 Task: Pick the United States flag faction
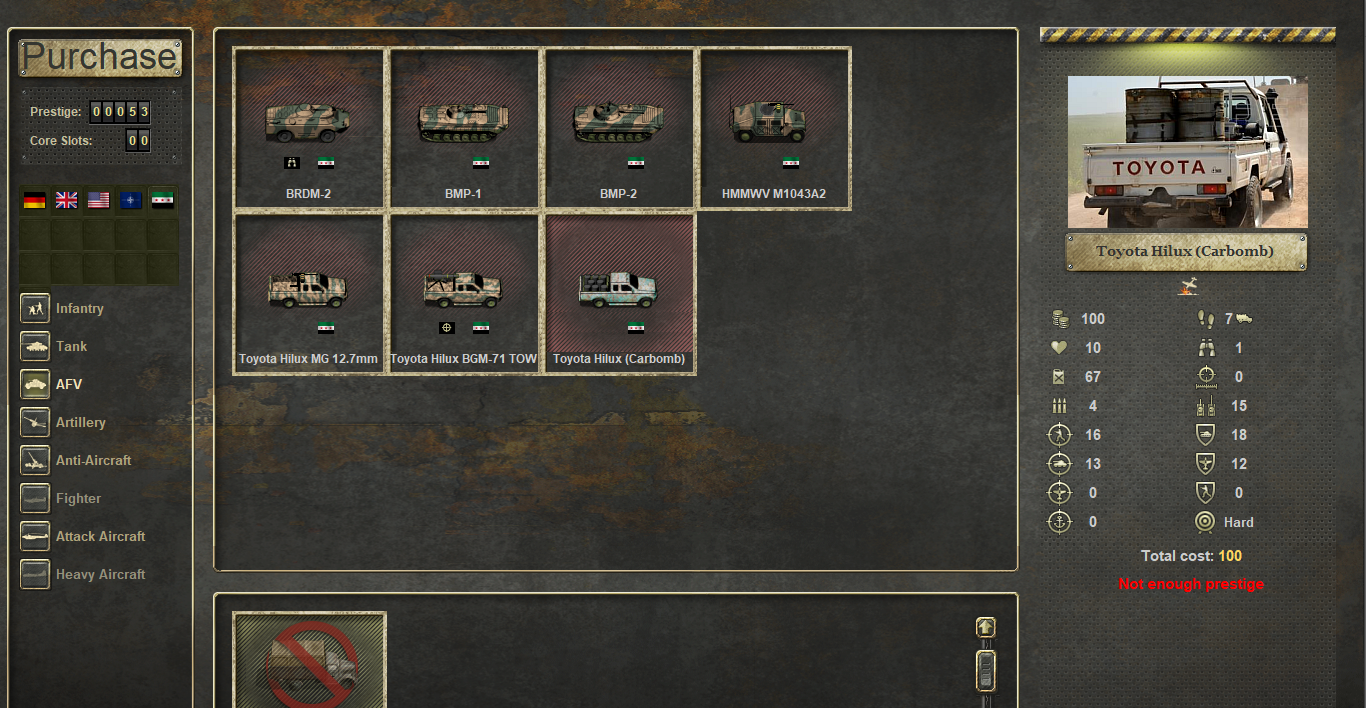[98, 200]
